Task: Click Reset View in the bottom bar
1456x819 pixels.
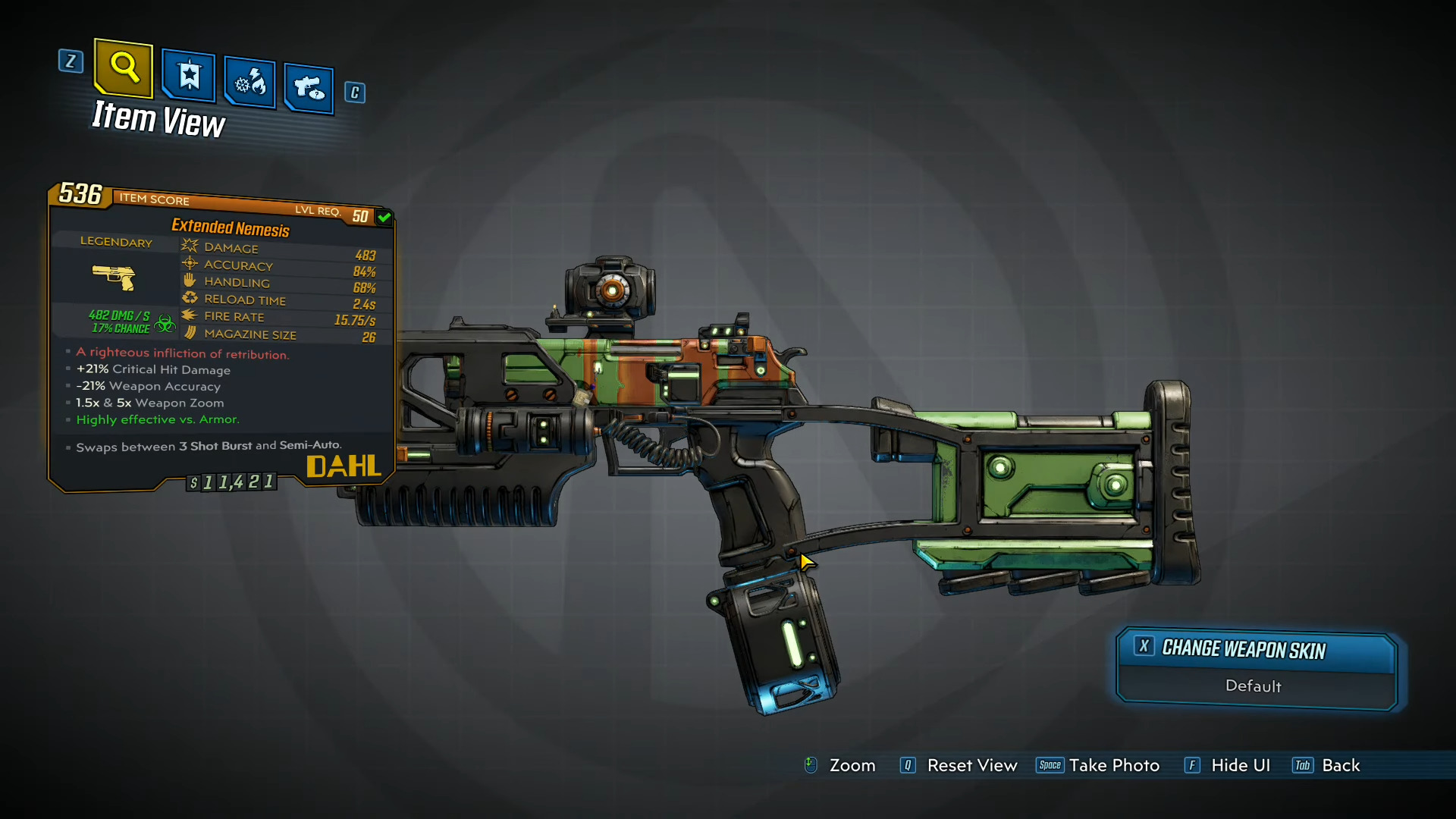Action: click(x=973, y=766)
